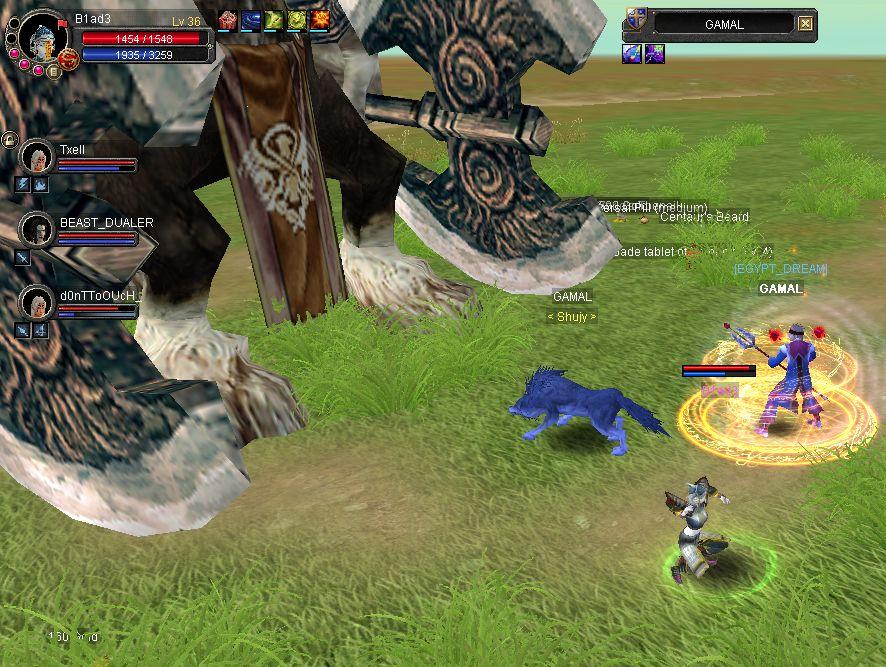This screenshot has width=886, height=667.
Task: Close the GAMAL target window
Action: (x=806, y=24)
